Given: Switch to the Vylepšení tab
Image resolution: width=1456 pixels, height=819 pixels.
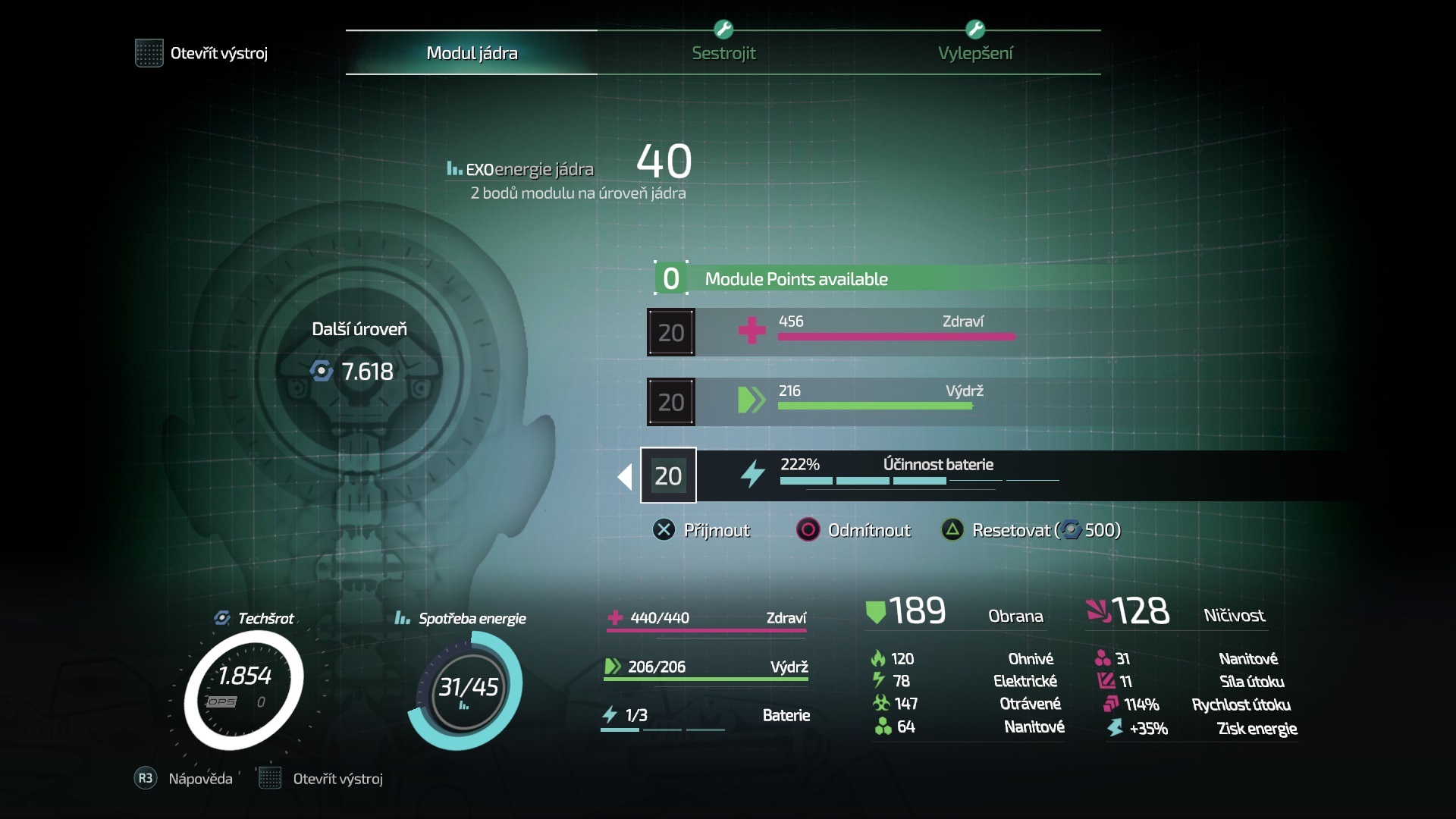Looking at the screenshot, I should 975,53.
